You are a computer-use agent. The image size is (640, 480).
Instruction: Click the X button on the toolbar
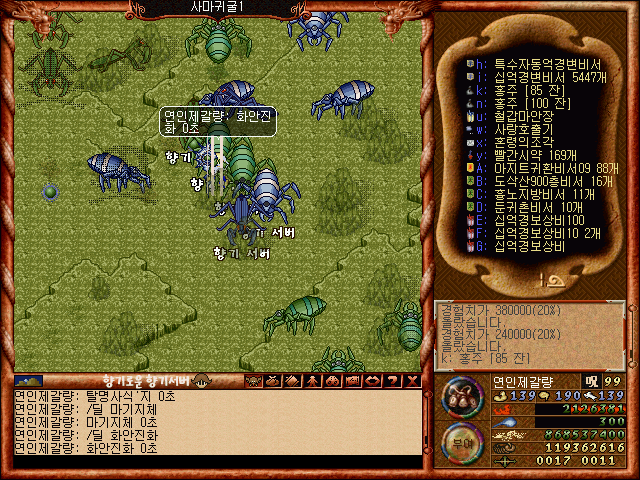click(x=411, y=380)
